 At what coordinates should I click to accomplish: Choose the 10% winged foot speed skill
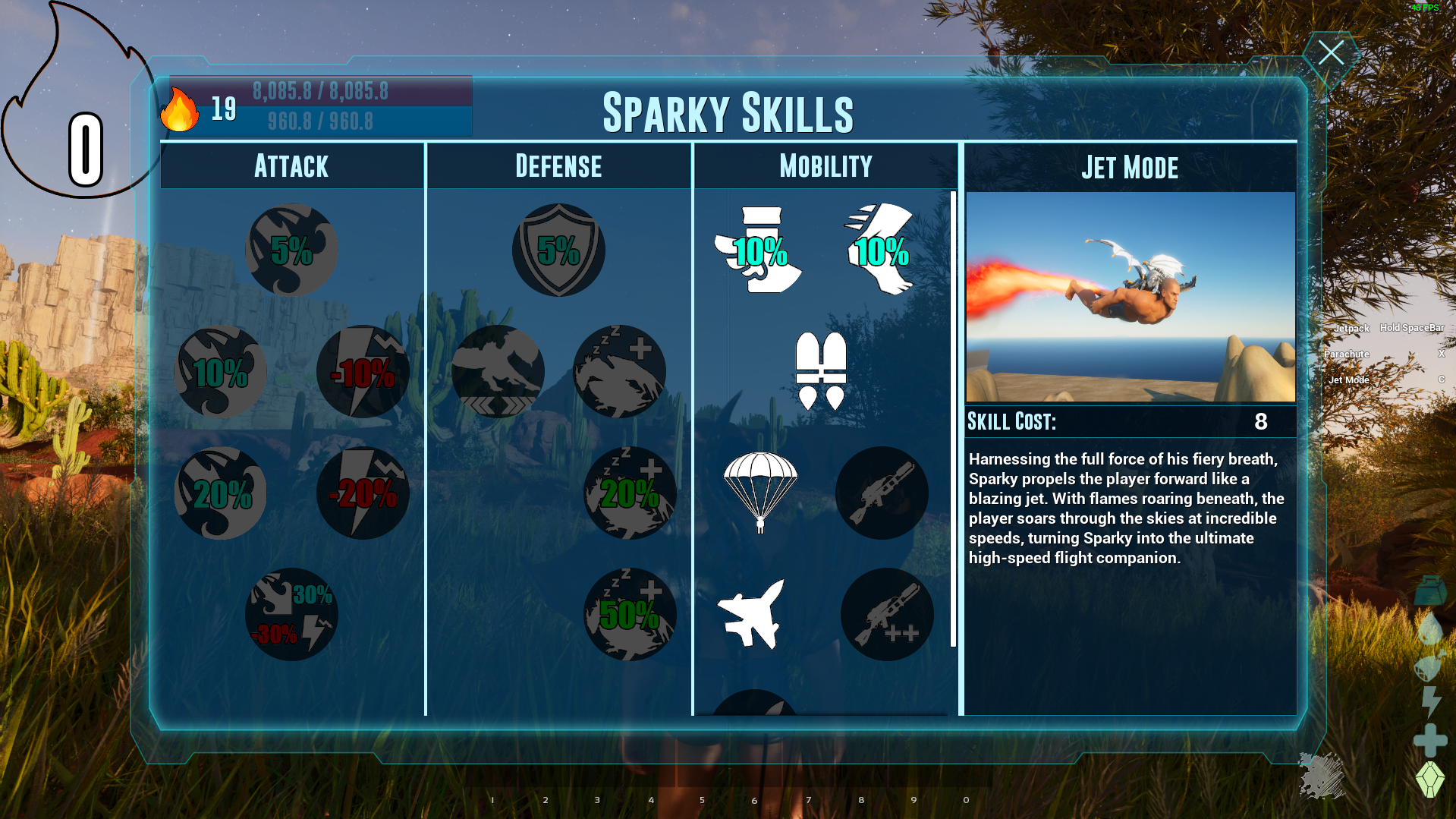[881, 250]
